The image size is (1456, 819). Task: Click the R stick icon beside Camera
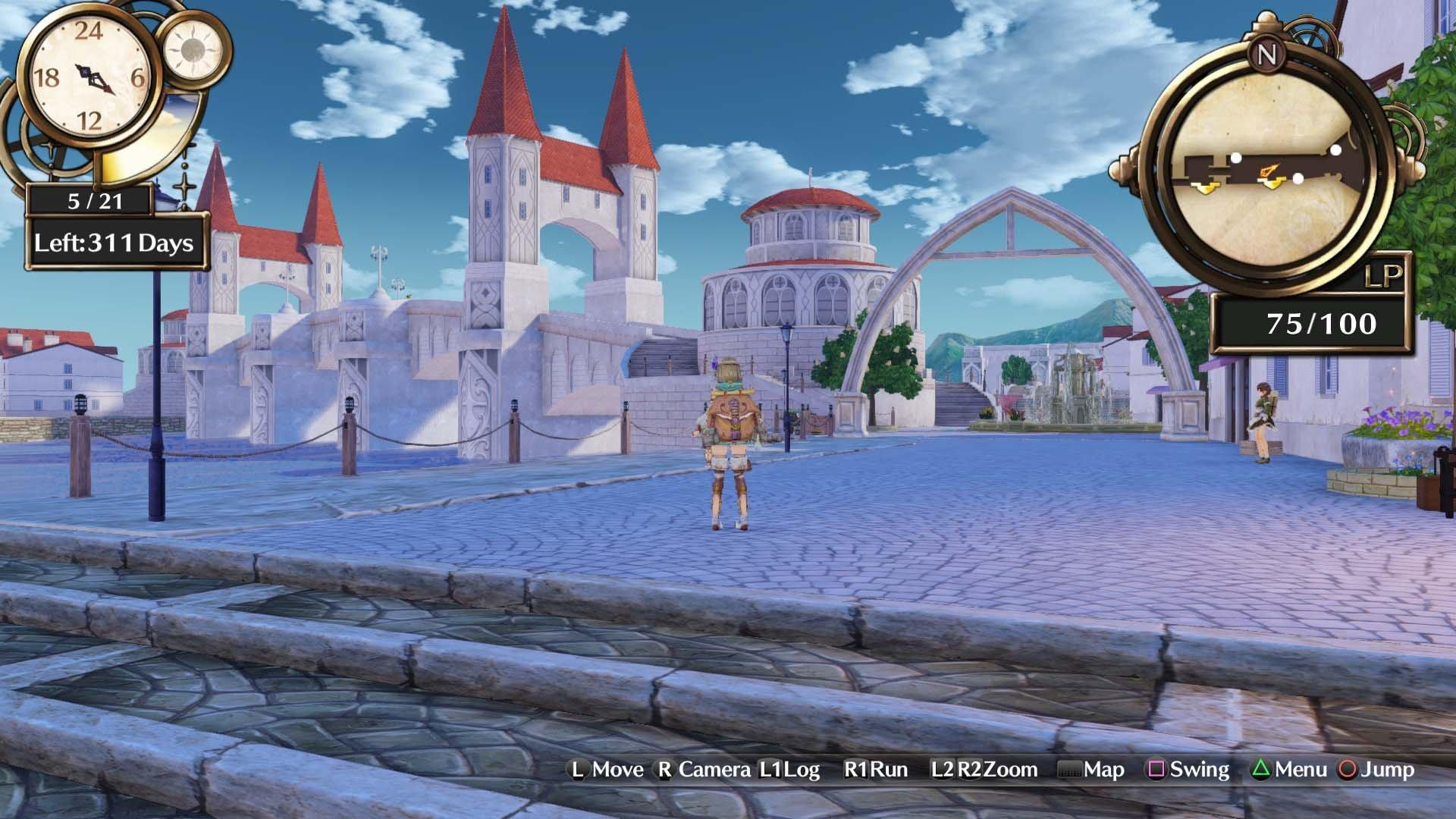pyautogui.click(x=664, y=769)
